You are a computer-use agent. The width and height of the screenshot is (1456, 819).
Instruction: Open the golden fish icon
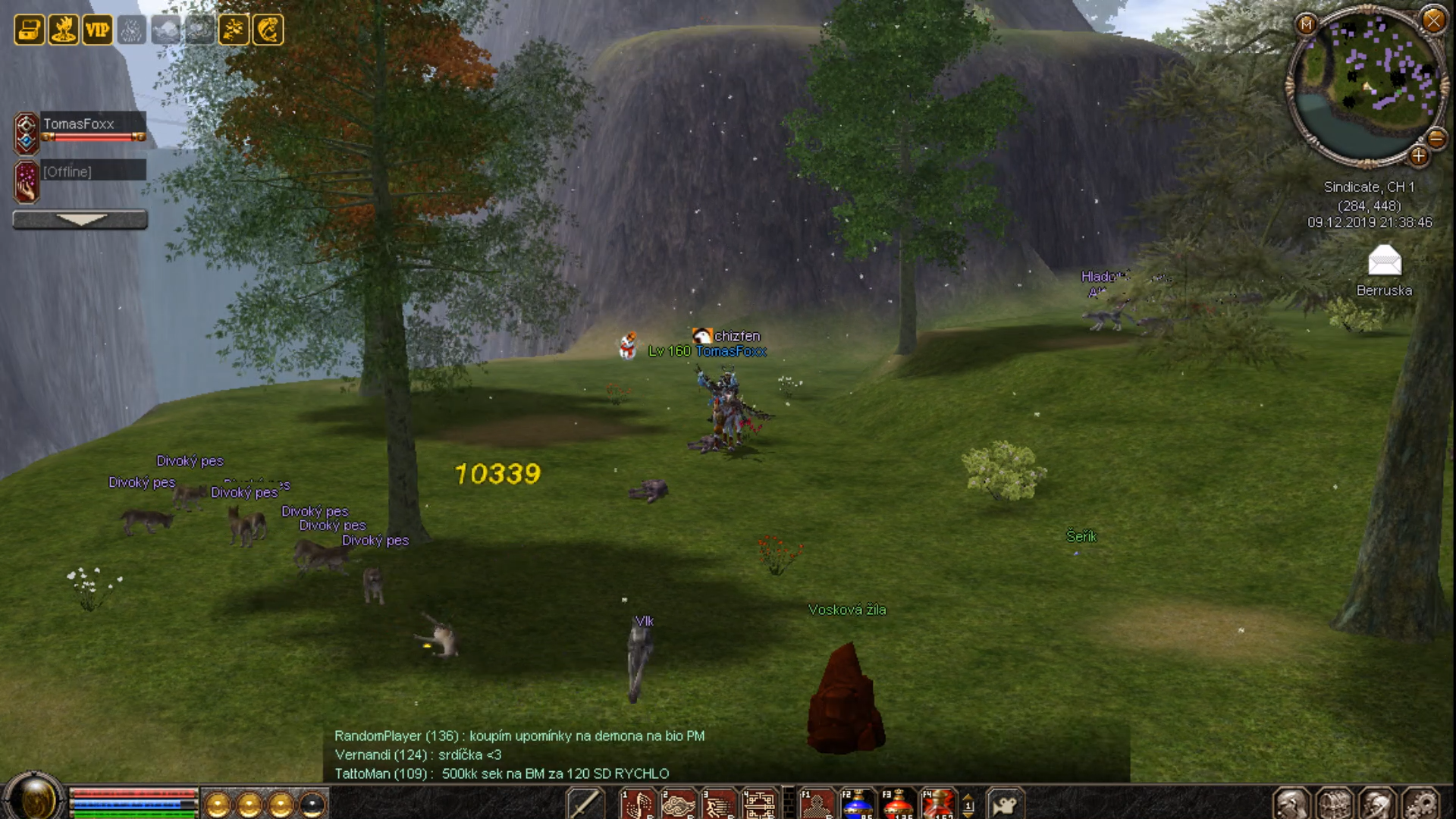[x=268, y=30]
